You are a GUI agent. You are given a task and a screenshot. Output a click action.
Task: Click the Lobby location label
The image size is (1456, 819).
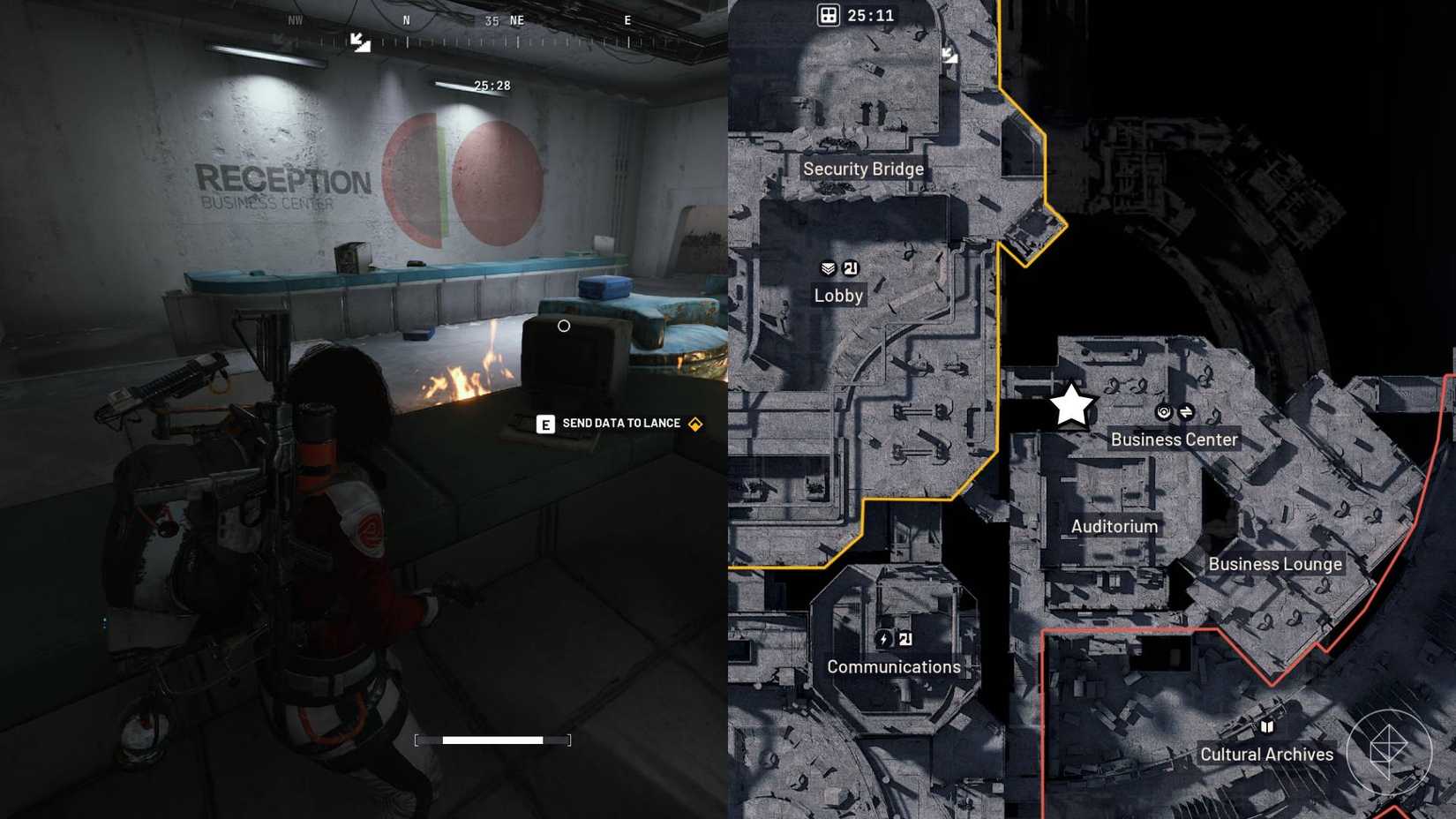pos(838,295)
